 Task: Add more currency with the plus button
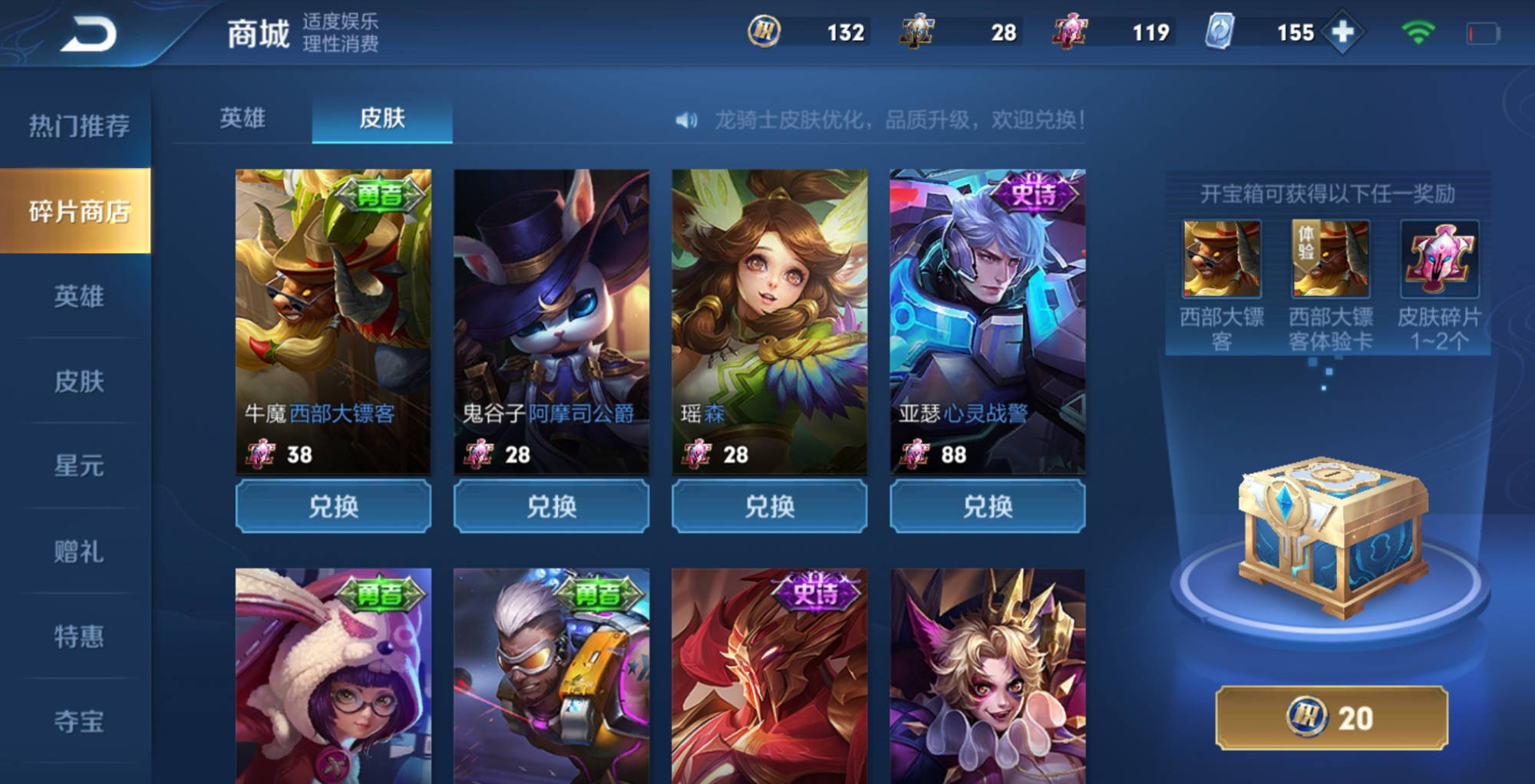(x=1342, y=32)
